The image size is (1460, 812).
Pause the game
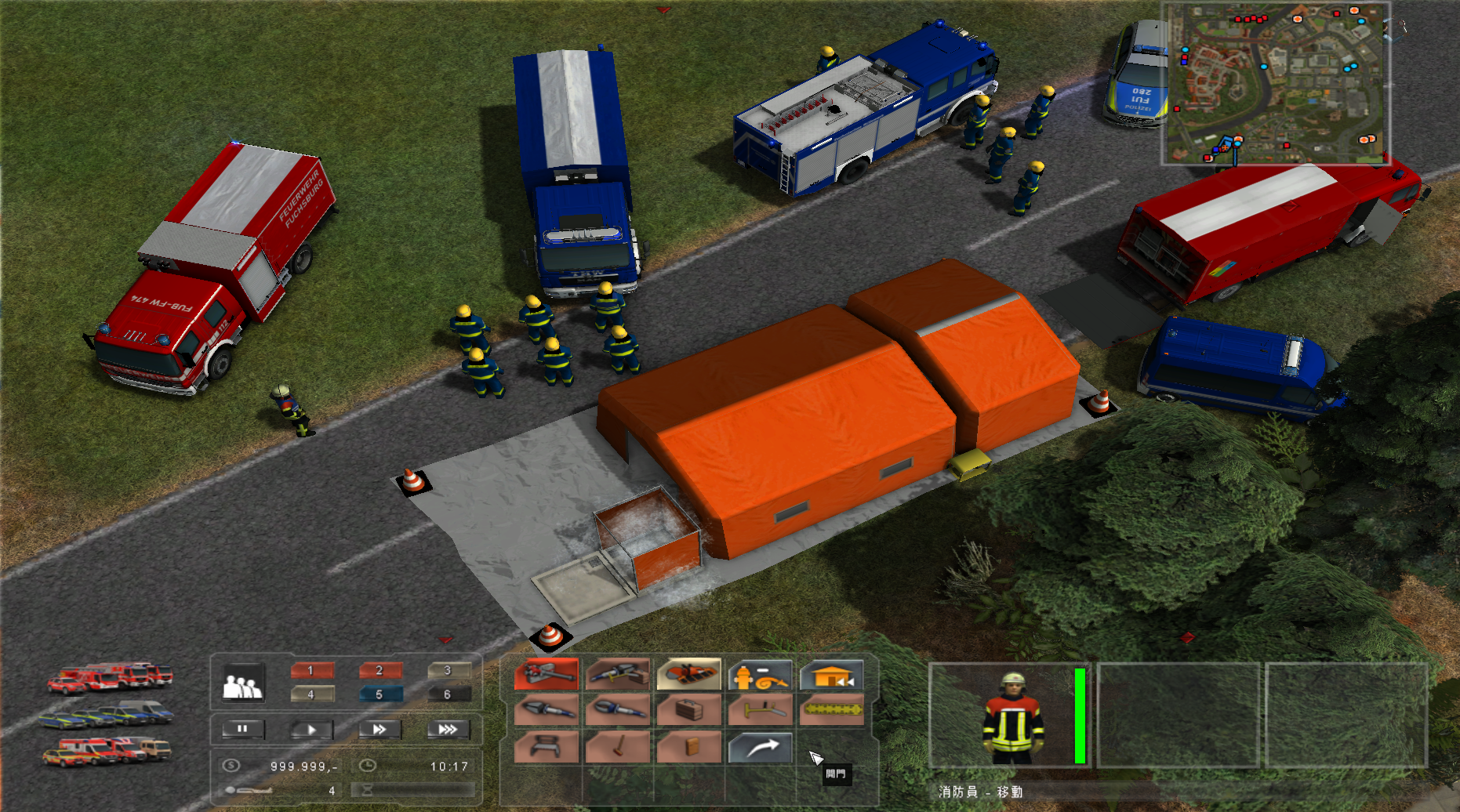pyautogui.click(x=243, y=730)
